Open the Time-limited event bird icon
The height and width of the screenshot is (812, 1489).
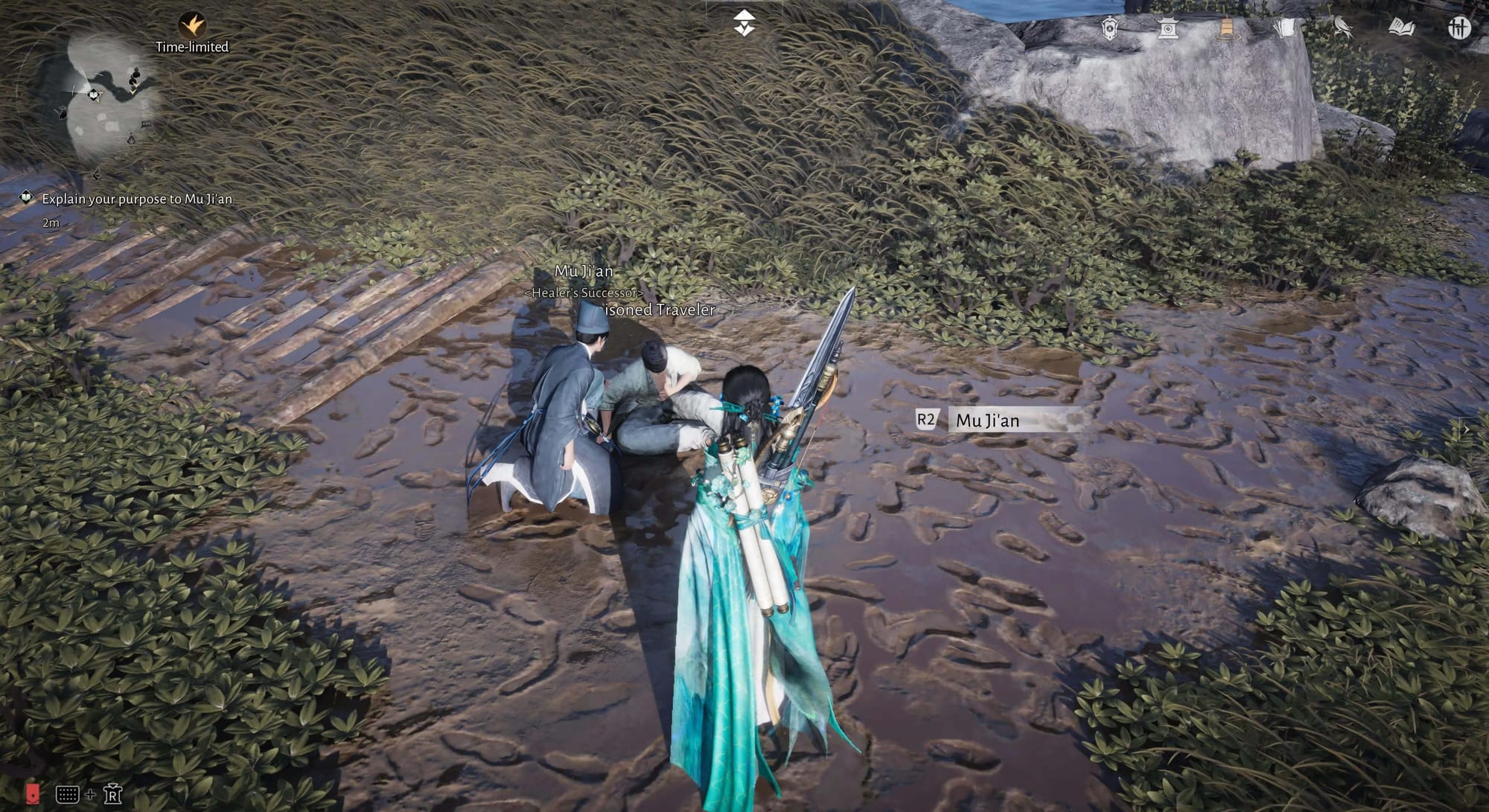pyautogui.click(x=192, y=26)
